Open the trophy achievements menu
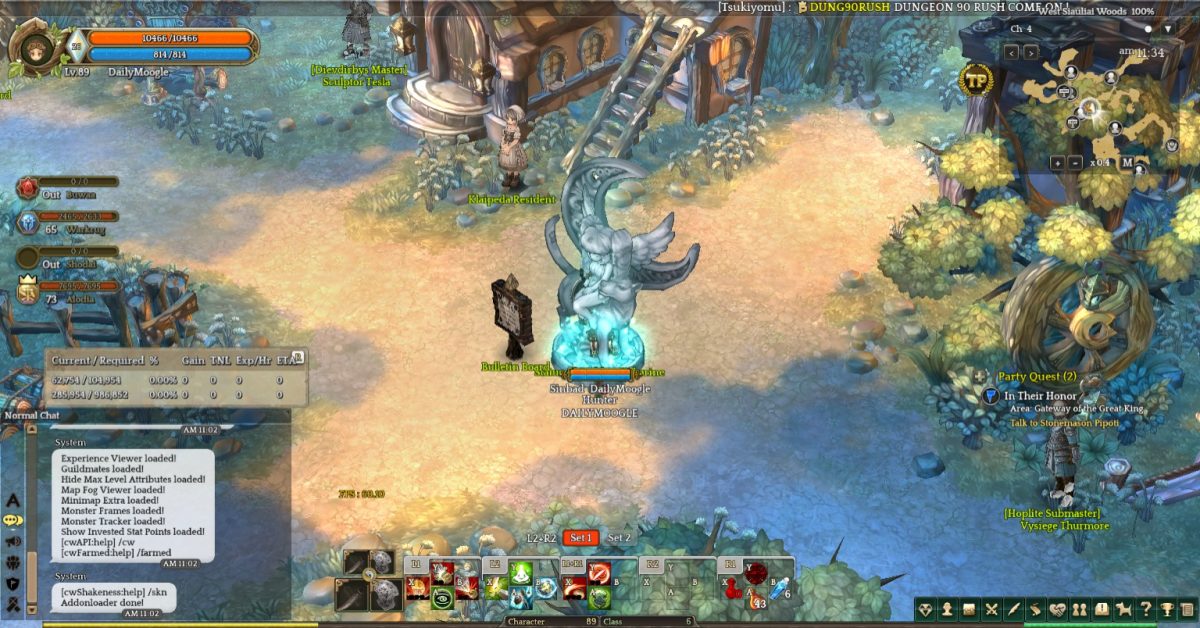 pos(1164,609)
